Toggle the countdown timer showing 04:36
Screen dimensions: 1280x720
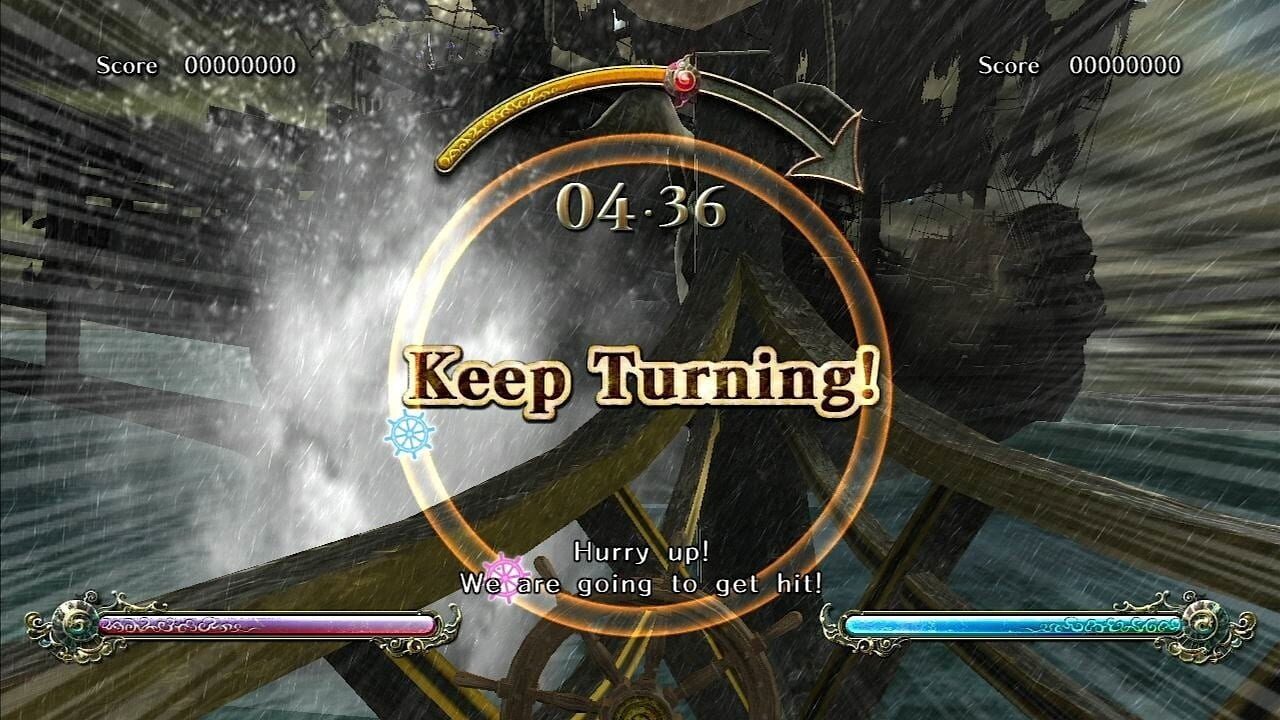click(641, 206)
